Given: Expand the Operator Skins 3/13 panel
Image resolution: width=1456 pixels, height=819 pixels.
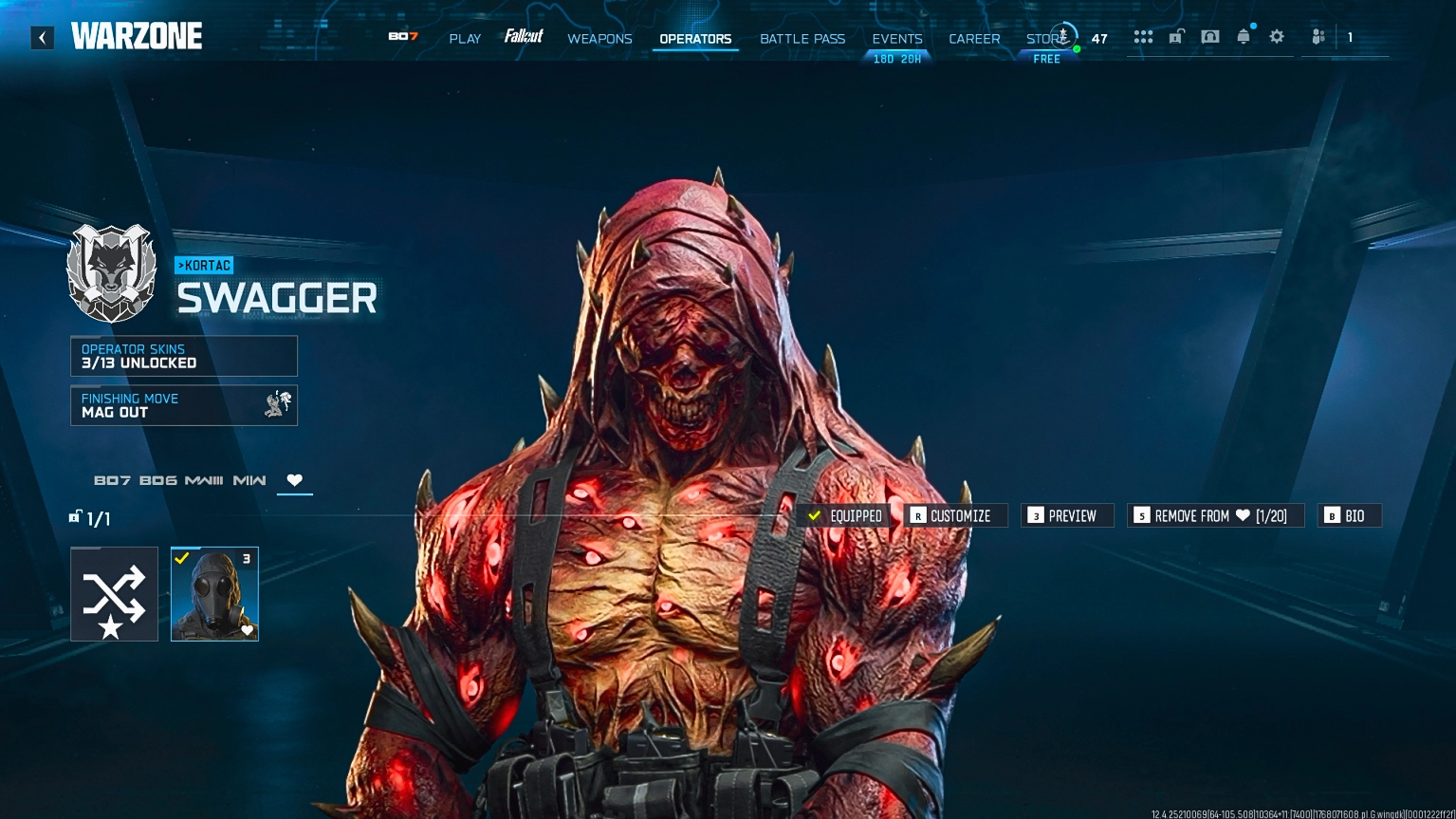Looking at the screenshot, I should click(183, 356).
